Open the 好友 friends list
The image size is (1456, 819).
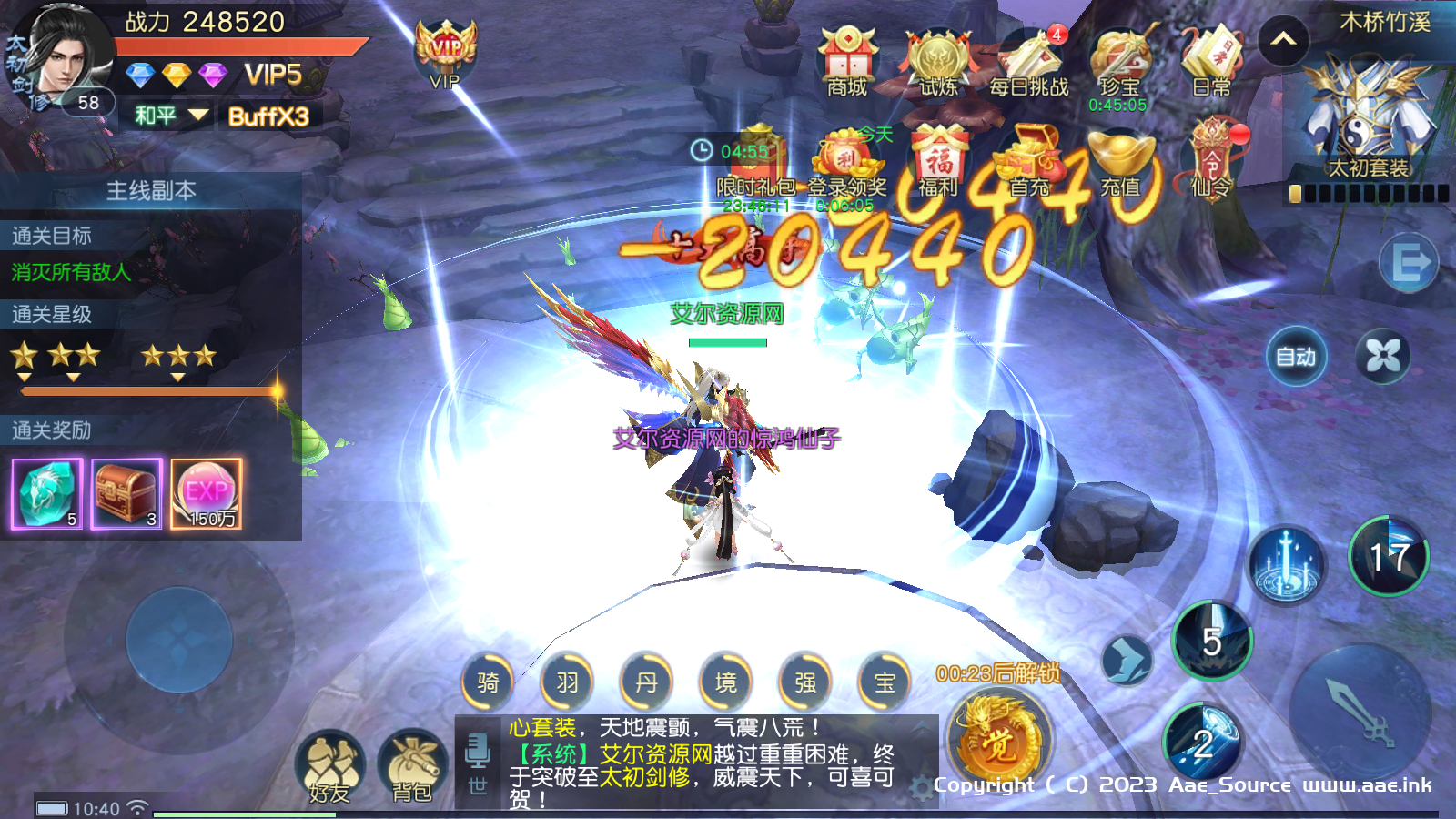point(329,767)
